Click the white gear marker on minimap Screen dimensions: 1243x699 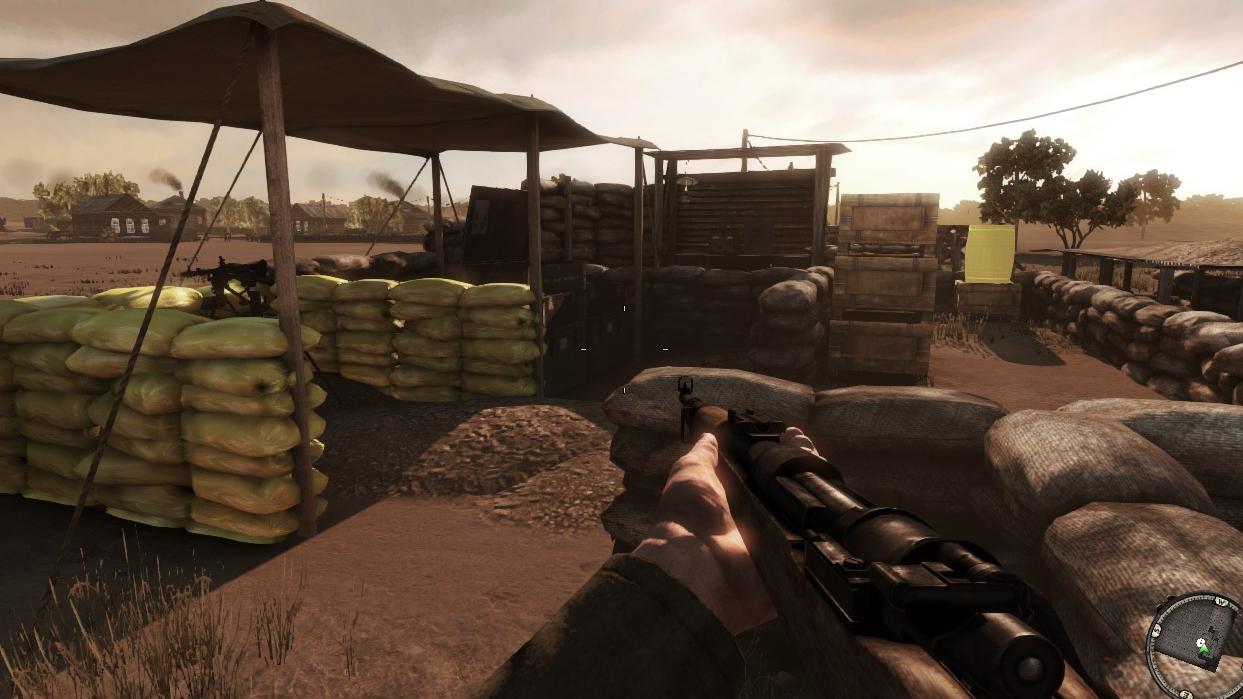tap(1199, 641)
